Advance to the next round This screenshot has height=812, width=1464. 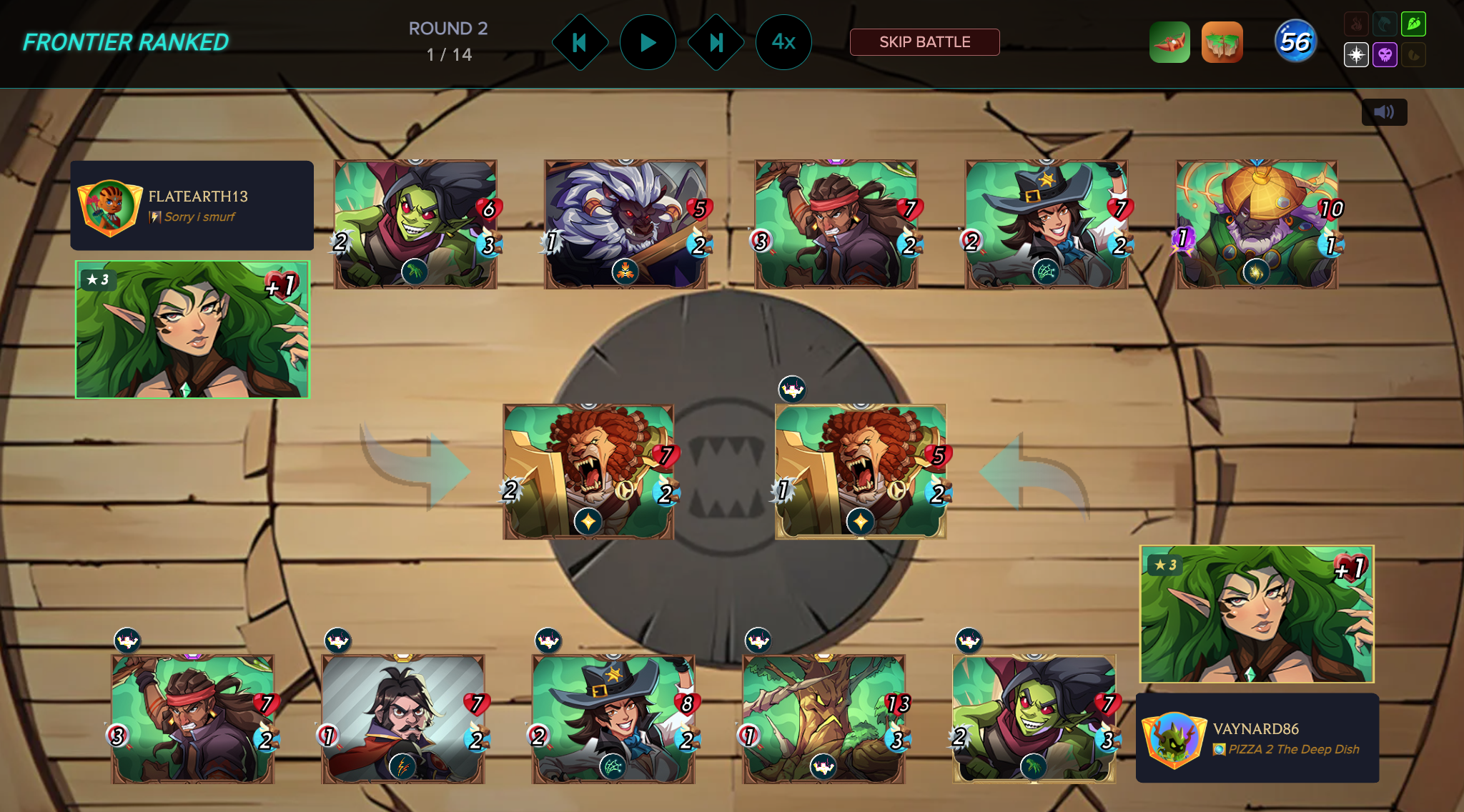click(716, 43)
